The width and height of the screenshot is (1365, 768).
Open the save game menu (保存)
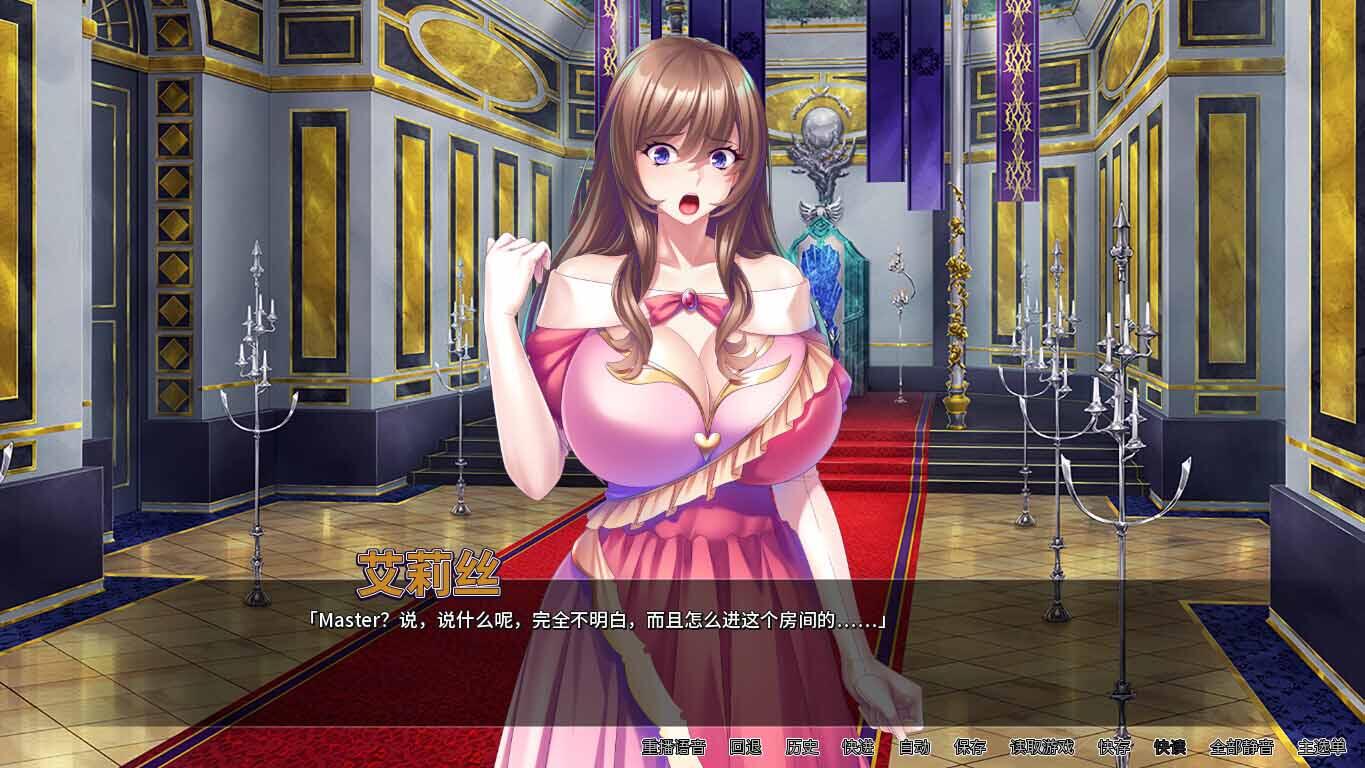pos(969,747)
